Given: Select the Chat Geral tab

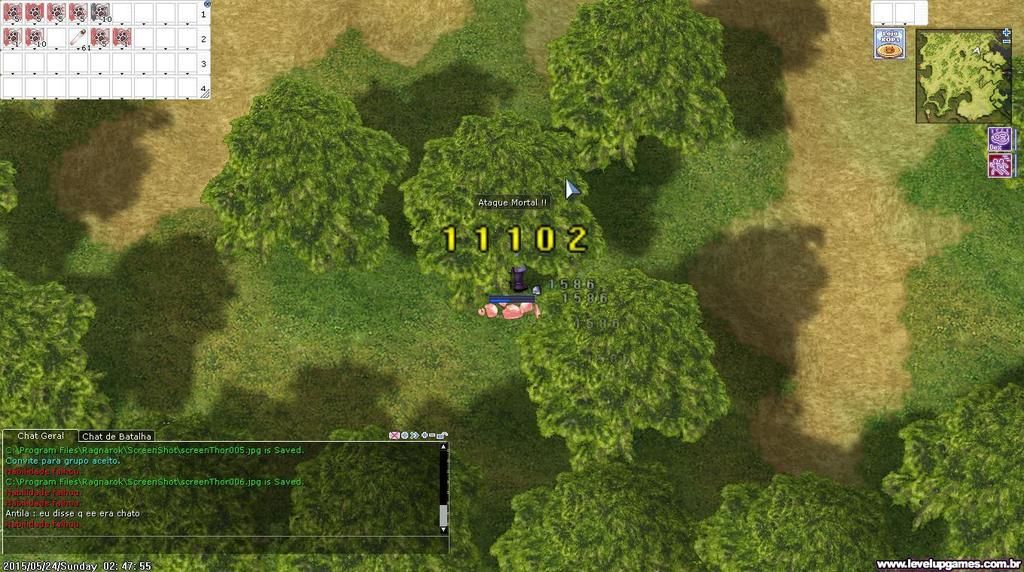Looking at the screenshot, I should [x=41, y=436].
